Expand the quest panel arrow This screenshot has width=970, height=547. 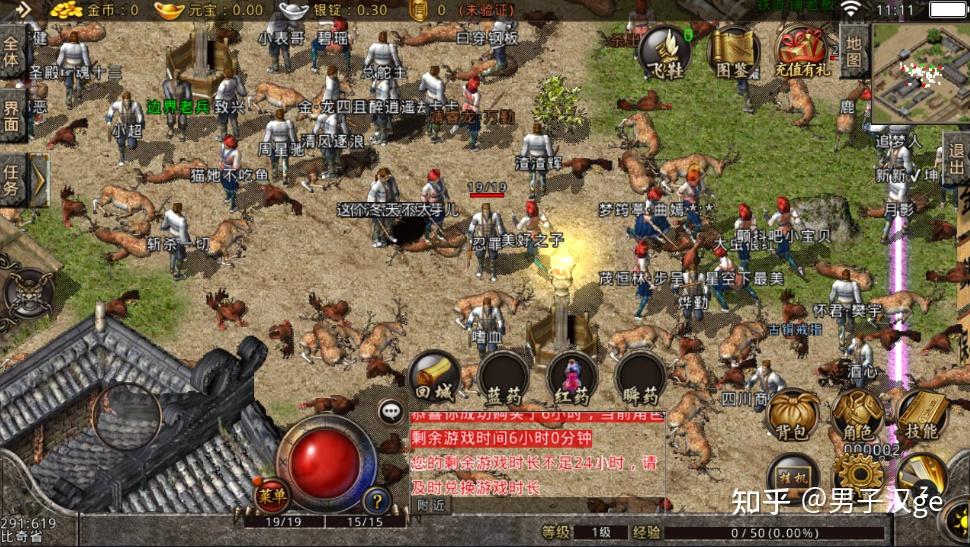(38, 180)
